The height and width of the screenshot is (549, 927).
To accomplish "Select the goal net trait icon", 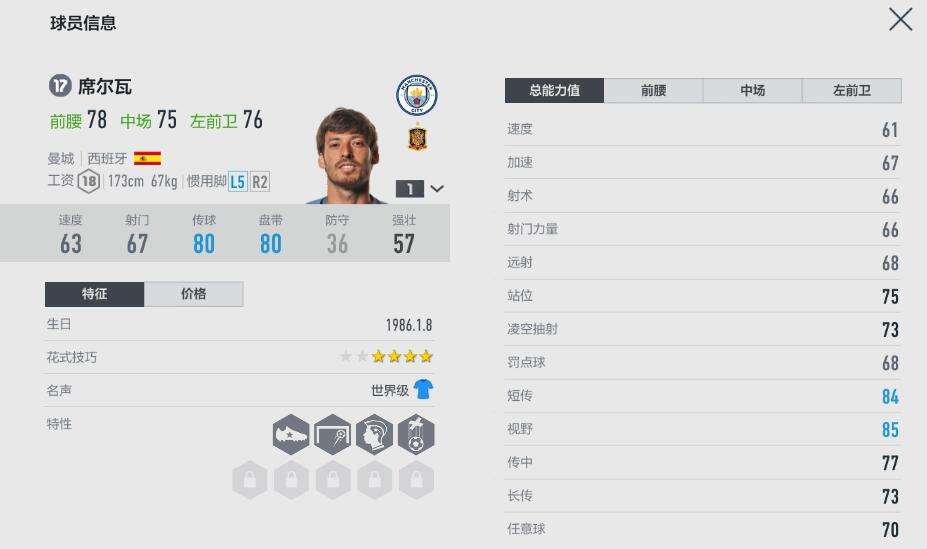I will click(x=333, y=435).
